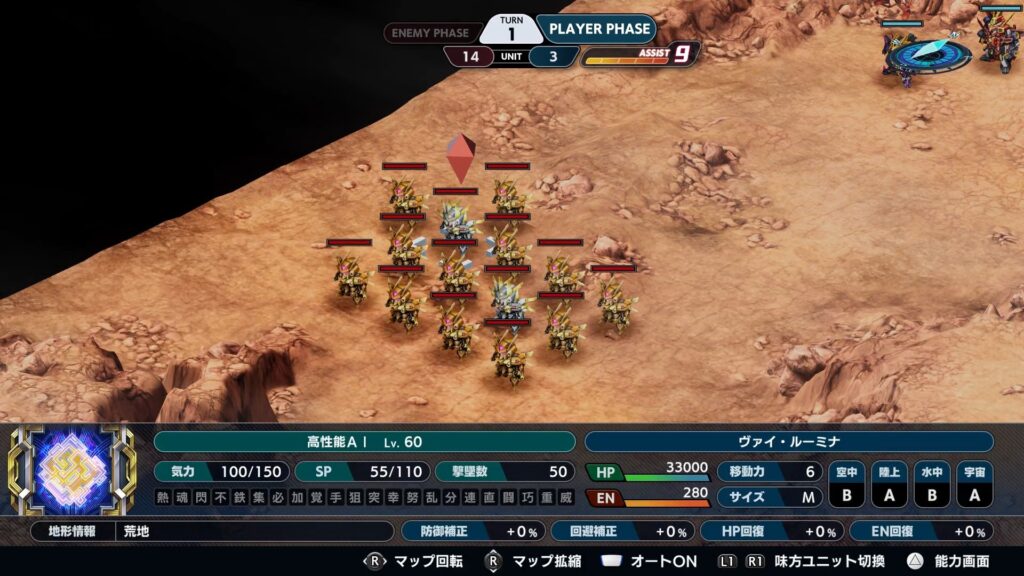Select the ヴァイ・ルーミナ unit name bar

(x=788, y=442)
